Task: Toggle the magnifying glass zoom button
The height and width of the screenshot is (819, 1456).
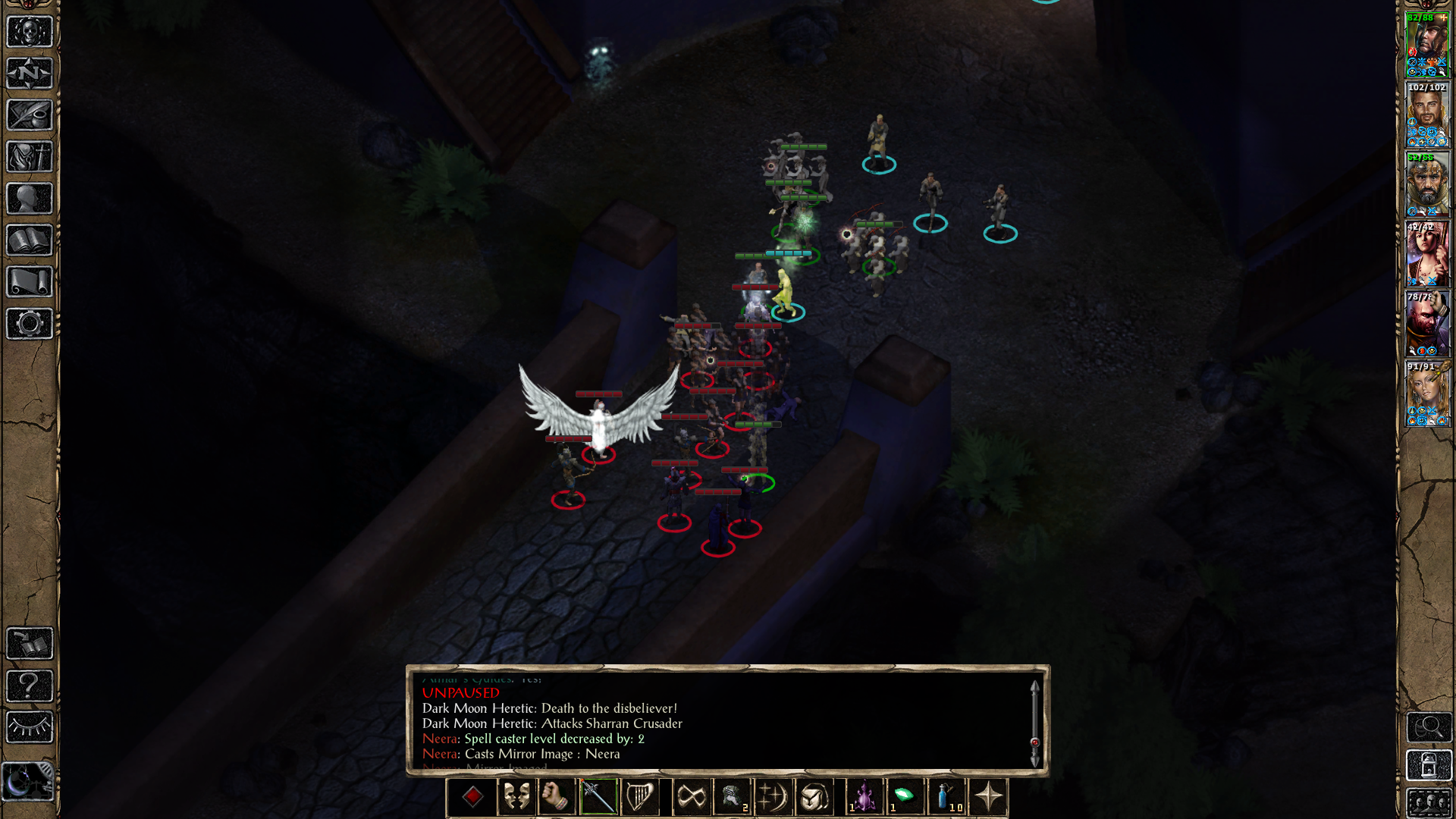Action: 1429,726
